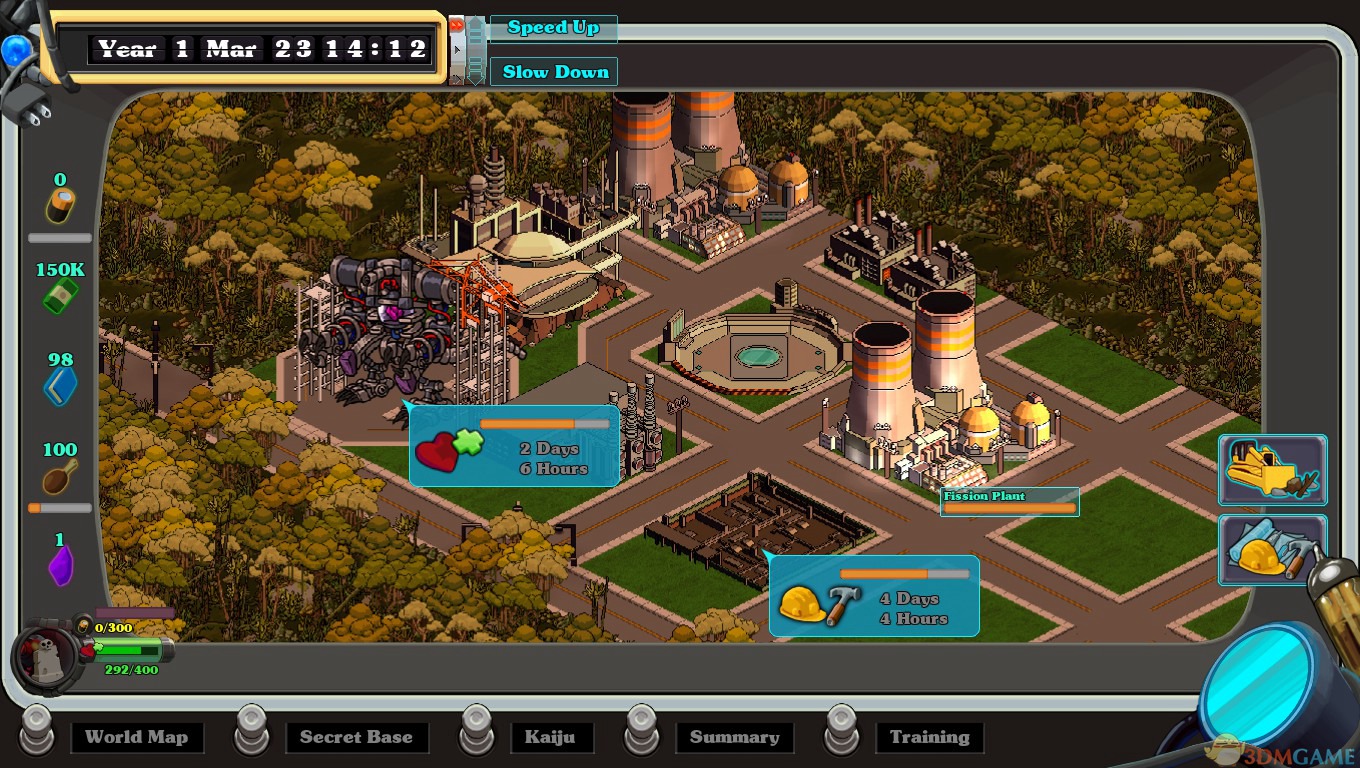Open the Kaiju screen
The image size is (1360, 768).
(x=550, y=738)
